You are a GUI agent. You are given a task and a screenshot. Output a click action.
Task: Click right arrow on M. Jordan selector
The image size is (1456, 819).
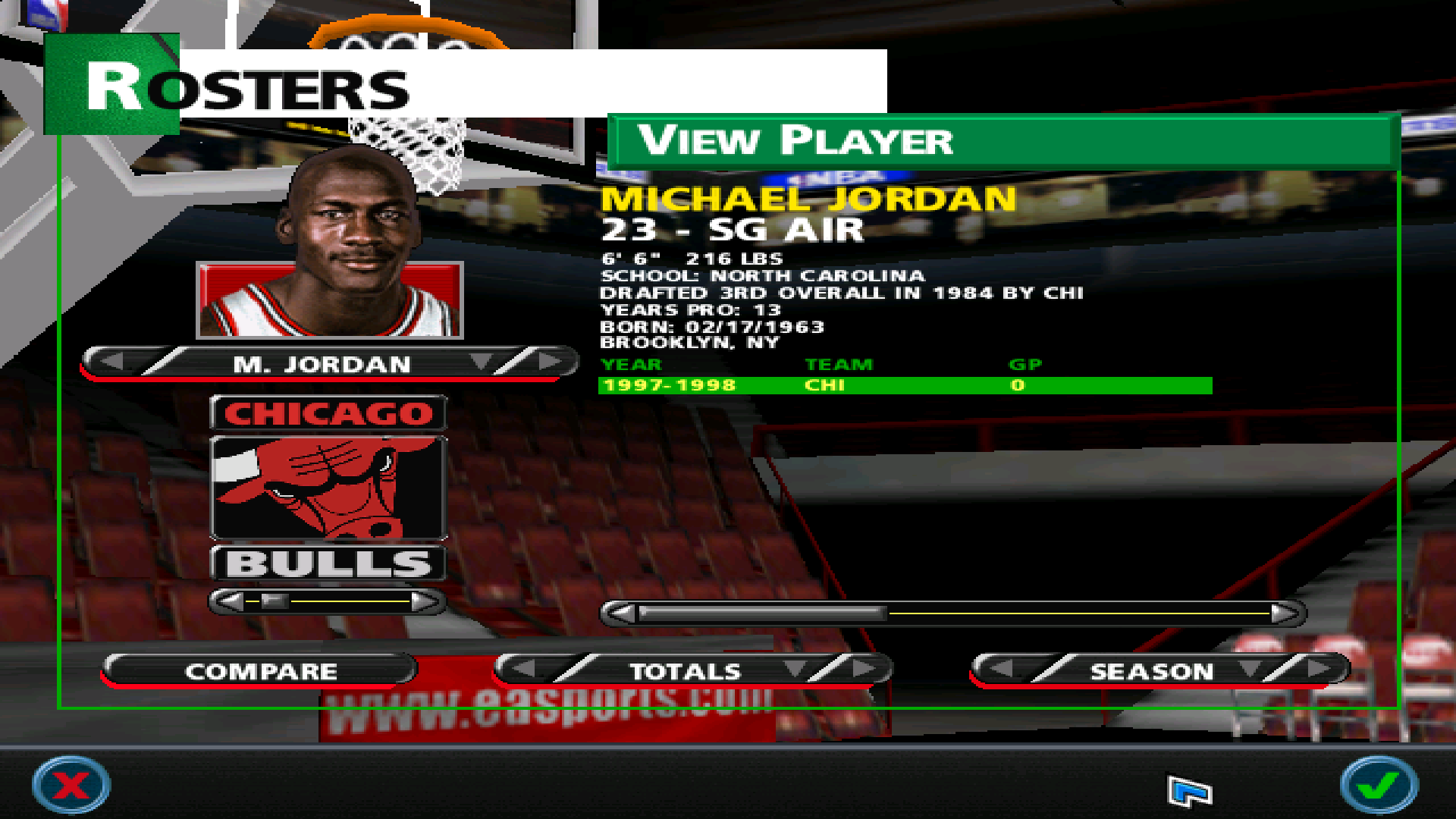coord(551,362)
